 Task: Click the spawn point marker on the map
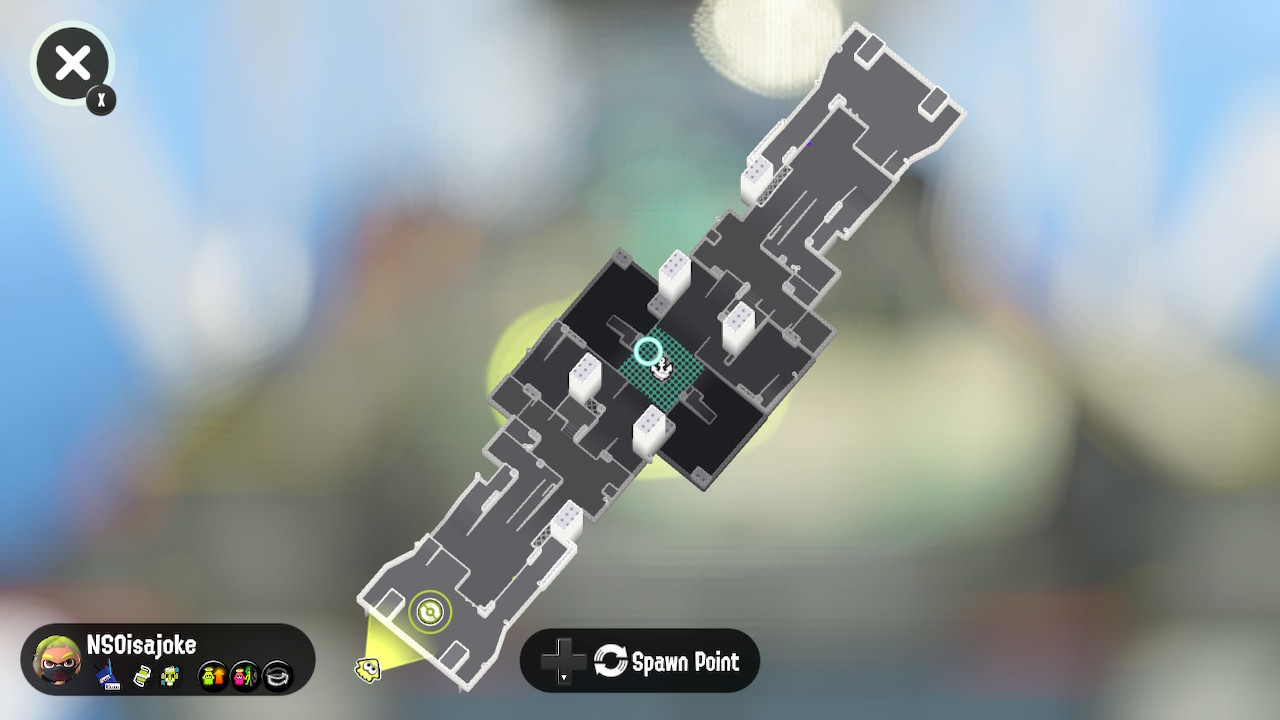click(430, 611)
